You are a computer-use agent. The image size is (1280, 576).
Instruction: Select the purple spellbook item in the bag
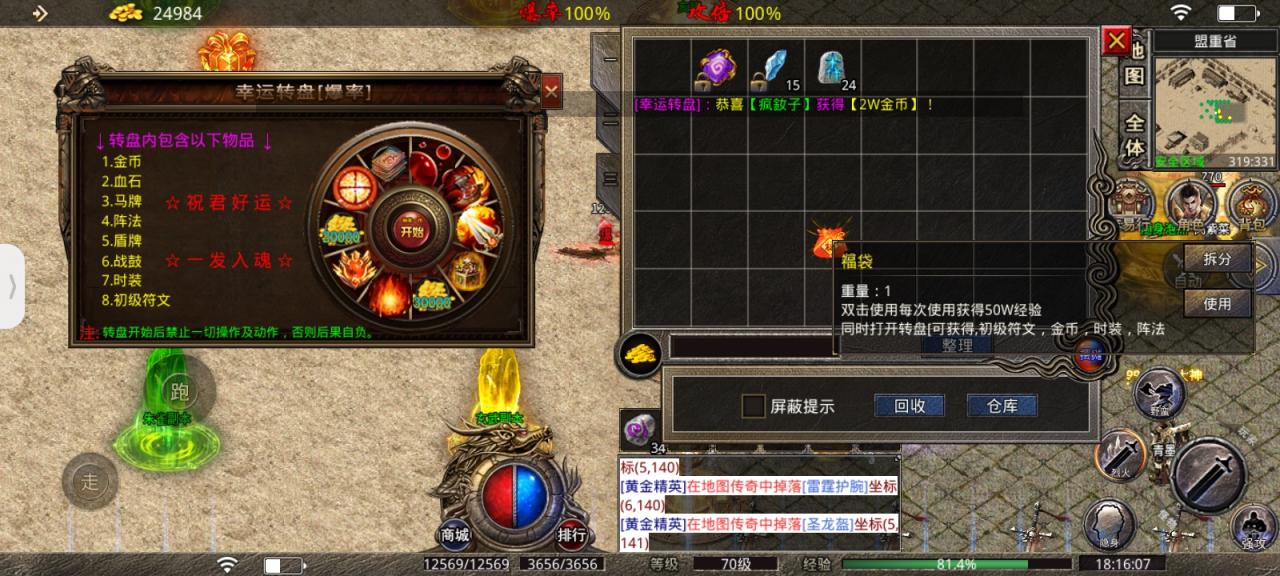pyautogui.click(x=715, y=68)
